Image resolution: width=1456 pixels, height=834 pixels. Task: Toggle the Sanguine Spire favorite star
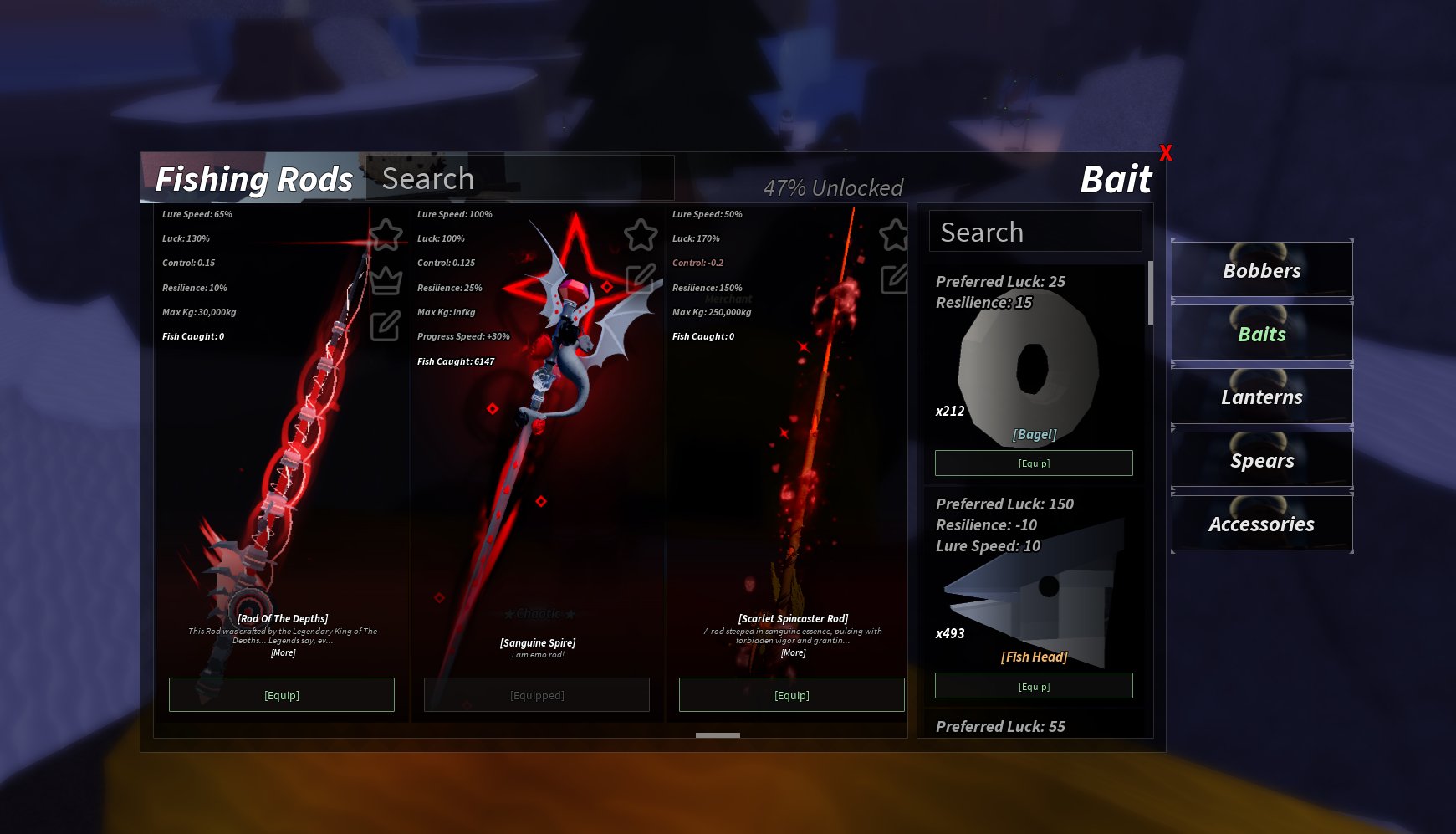[641, 235]
